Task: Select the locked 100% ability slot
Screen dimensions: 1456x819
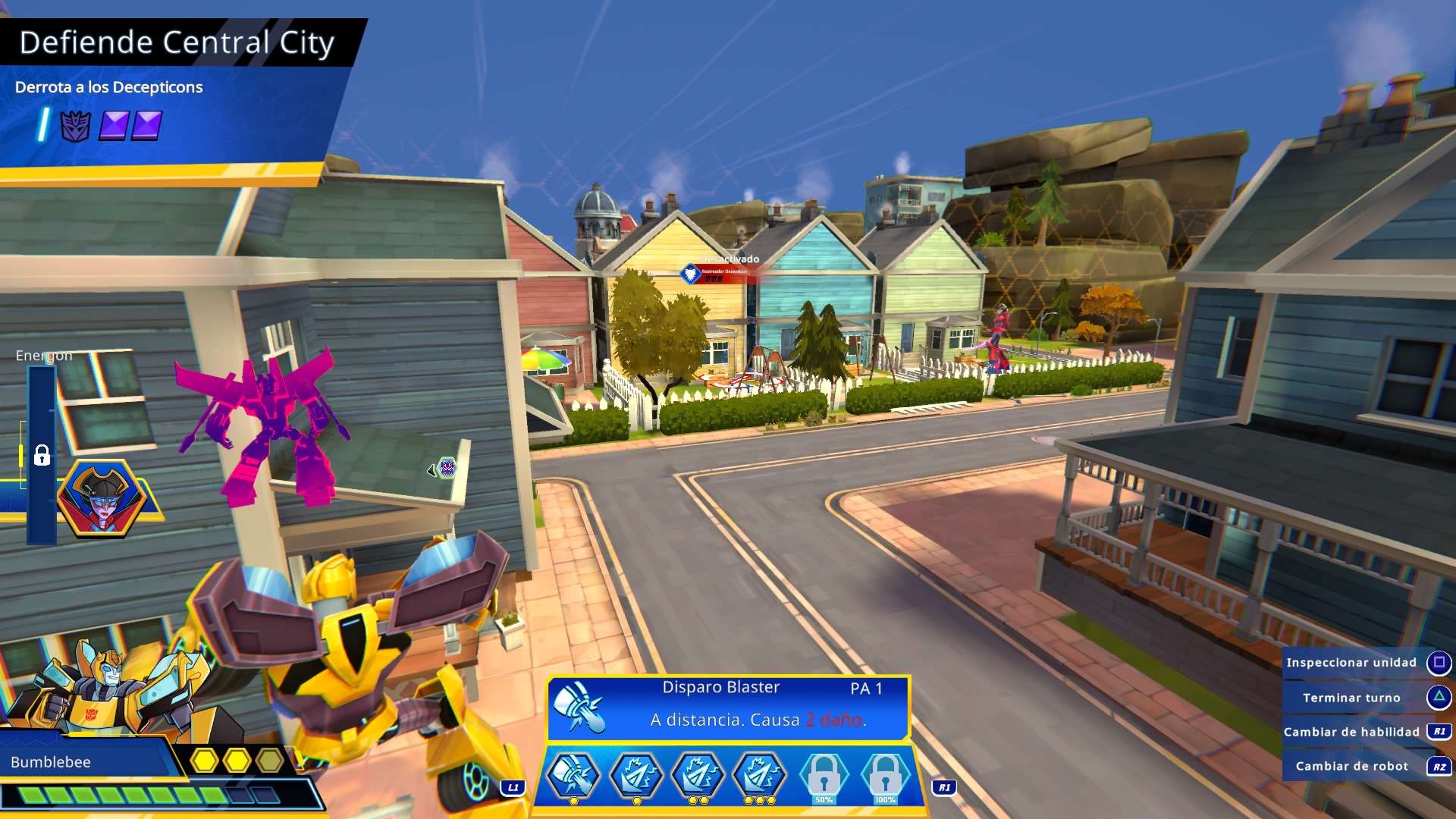Action: point(885,775)
